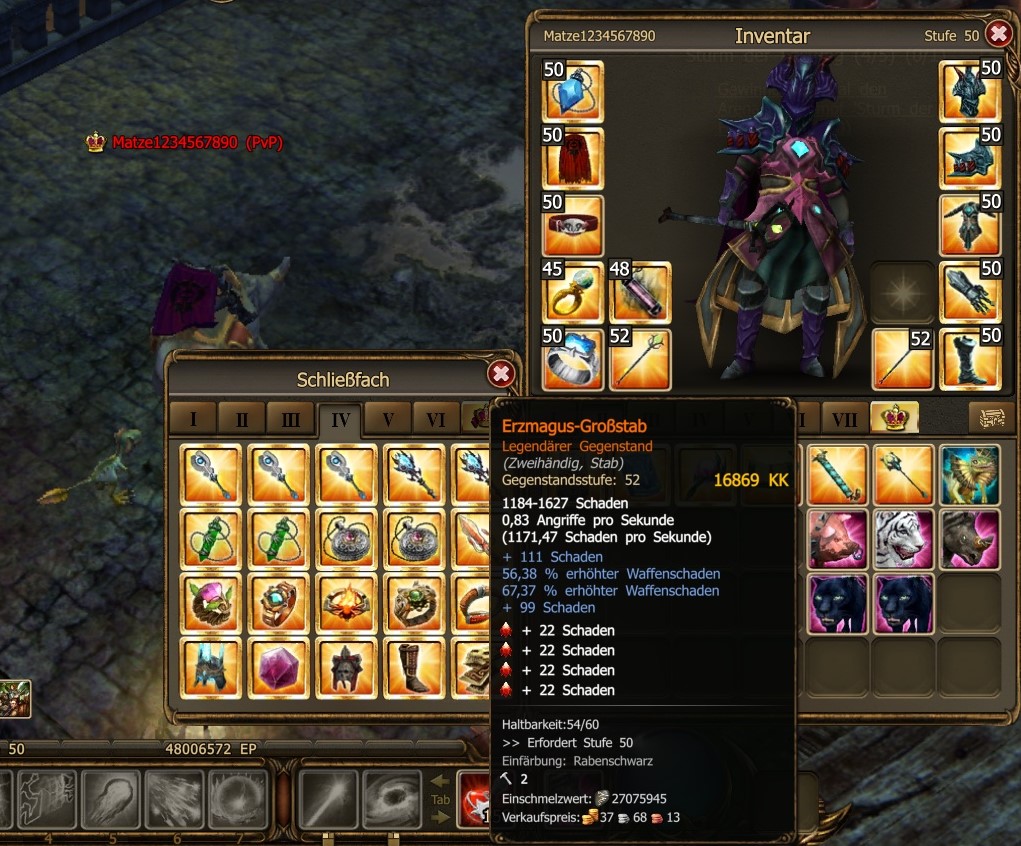Select the red cloak equipment slot

point(572,159)
